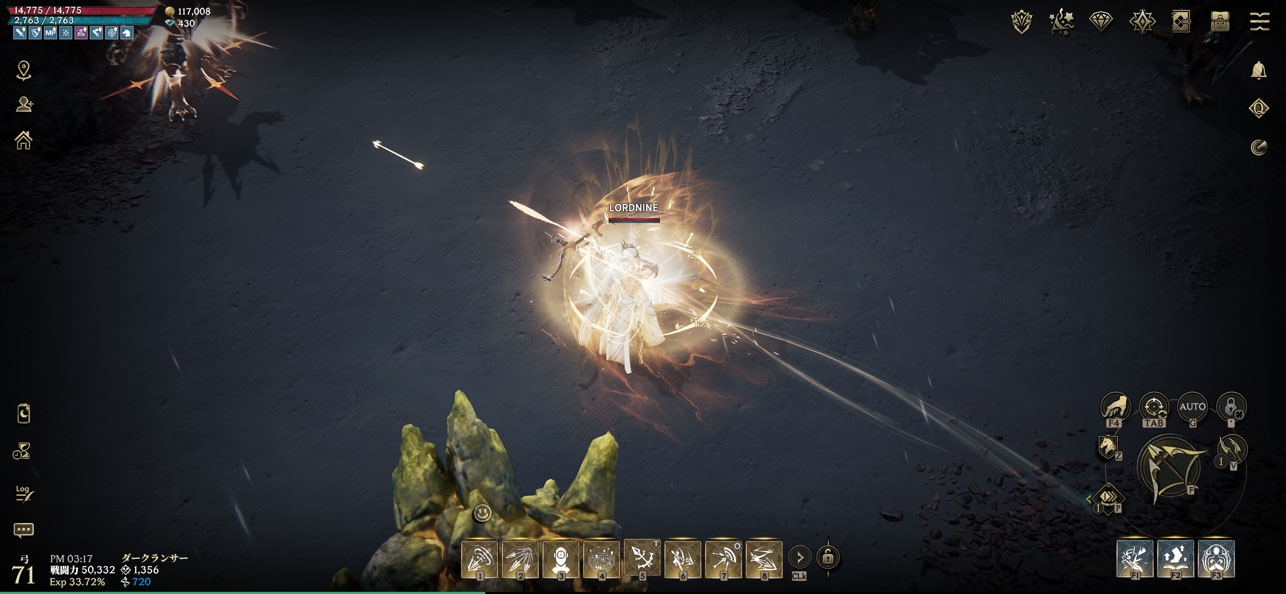
Task: Open the hamburger main menu
Action: (1259, 21)
